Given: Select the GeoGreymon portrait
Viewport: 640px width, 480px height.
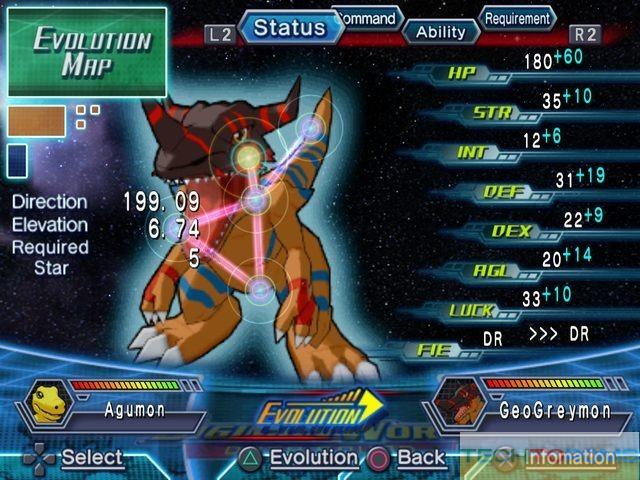Looking at the screenshot, I should [458, 409].
